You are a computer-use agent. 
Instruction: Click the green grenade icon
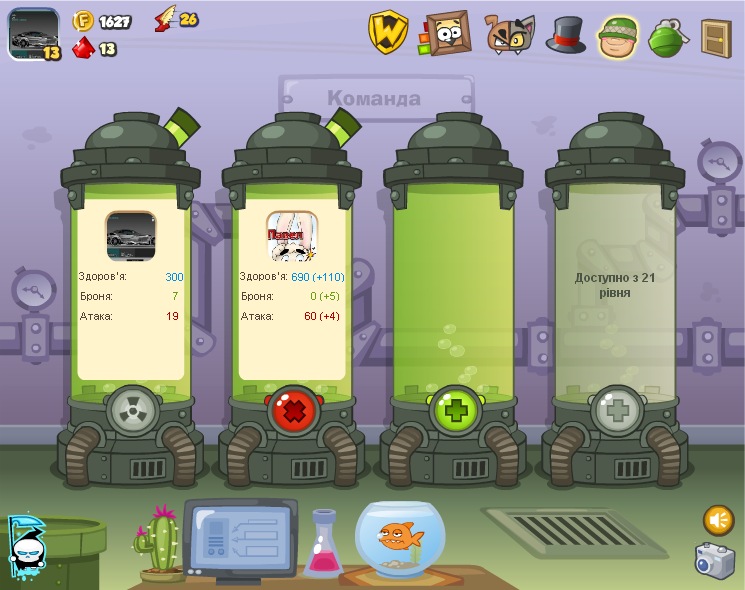[667, 38]
